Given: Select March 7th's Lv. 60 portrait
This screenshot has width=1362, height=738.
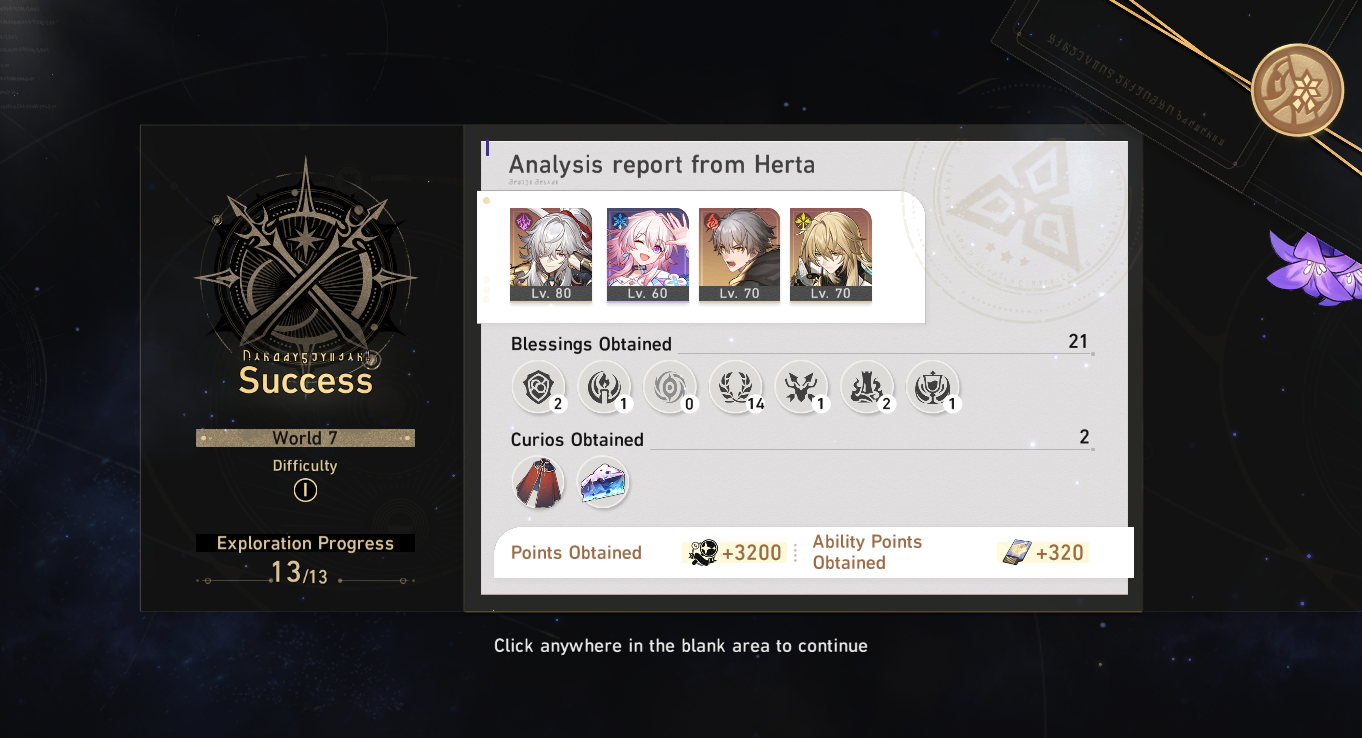Looking at the screenshot, I should 647,252.
